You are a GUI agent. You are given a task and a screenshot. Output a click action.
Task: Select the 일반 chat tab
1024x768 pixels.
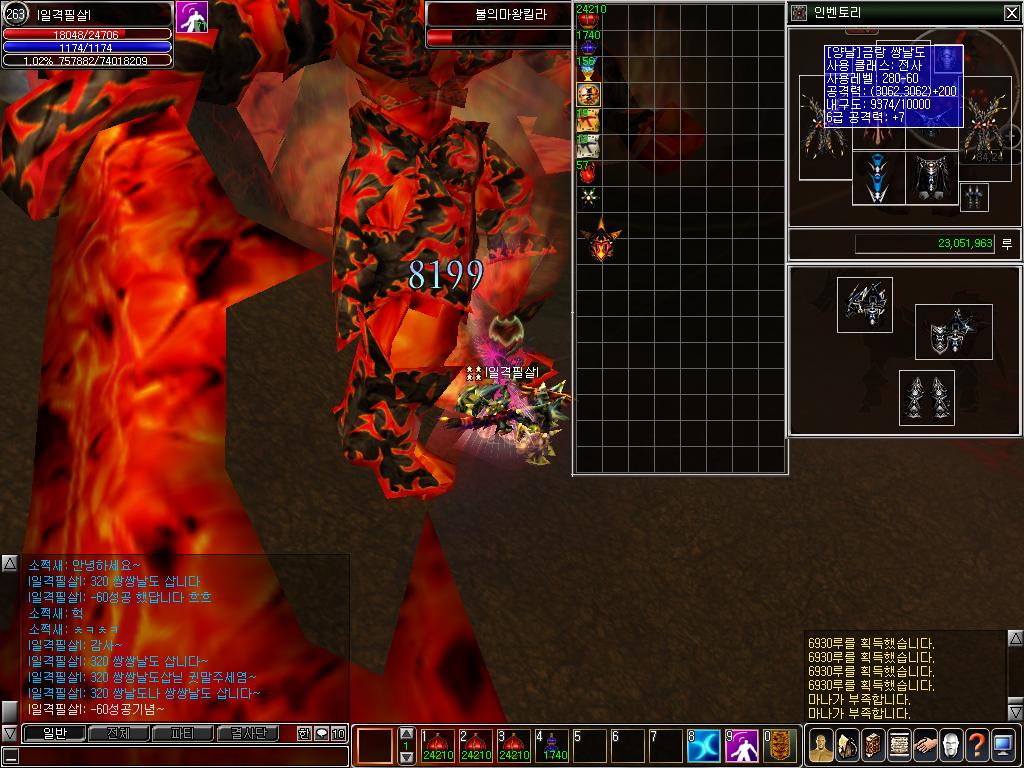(x=54, y=733)
